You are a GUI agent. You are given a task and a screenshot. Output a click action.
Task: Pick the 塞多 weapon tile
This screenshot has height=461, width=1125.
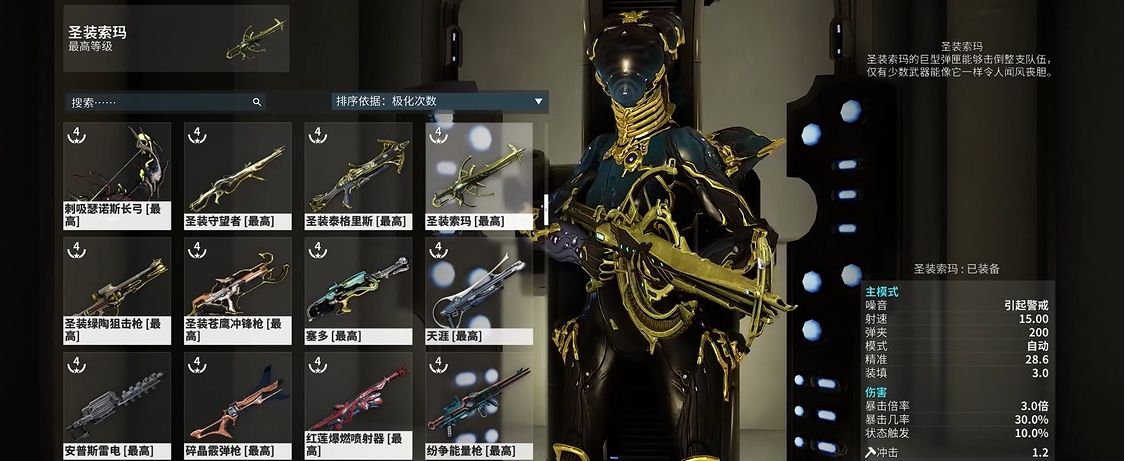click(358, 287)
